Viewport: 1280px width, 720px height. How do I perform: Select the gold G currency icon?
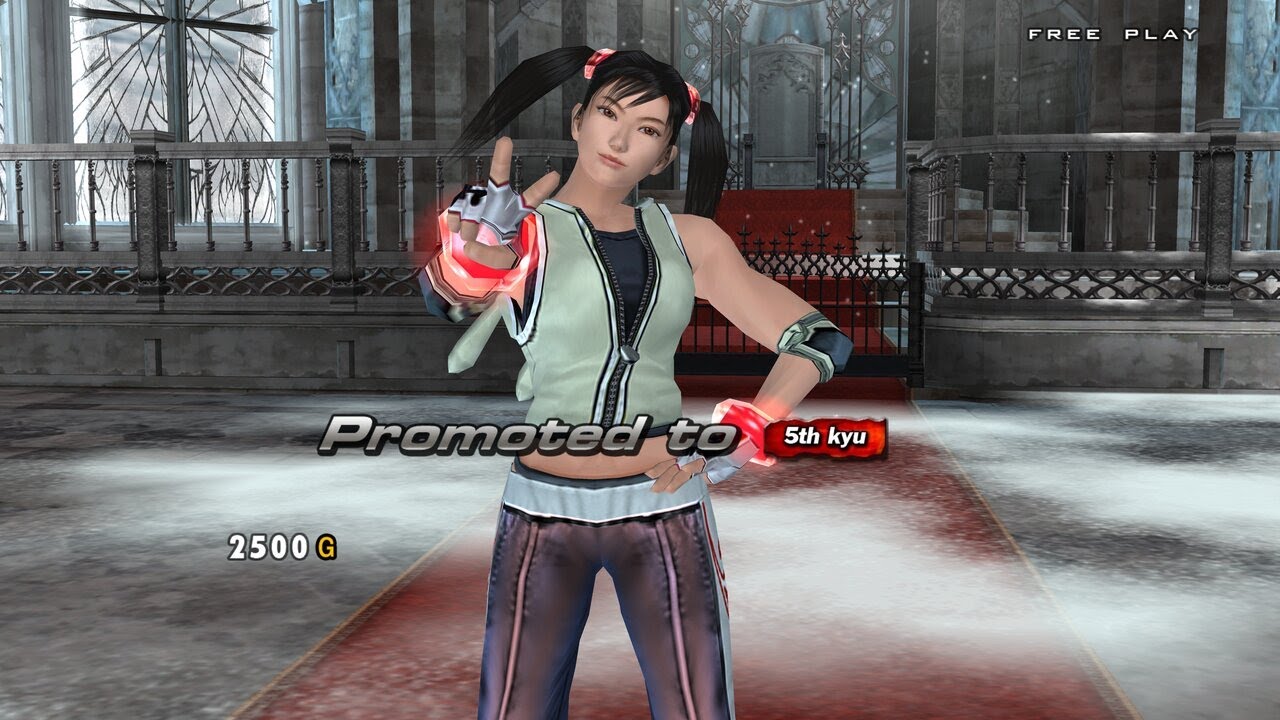point(328,546)
